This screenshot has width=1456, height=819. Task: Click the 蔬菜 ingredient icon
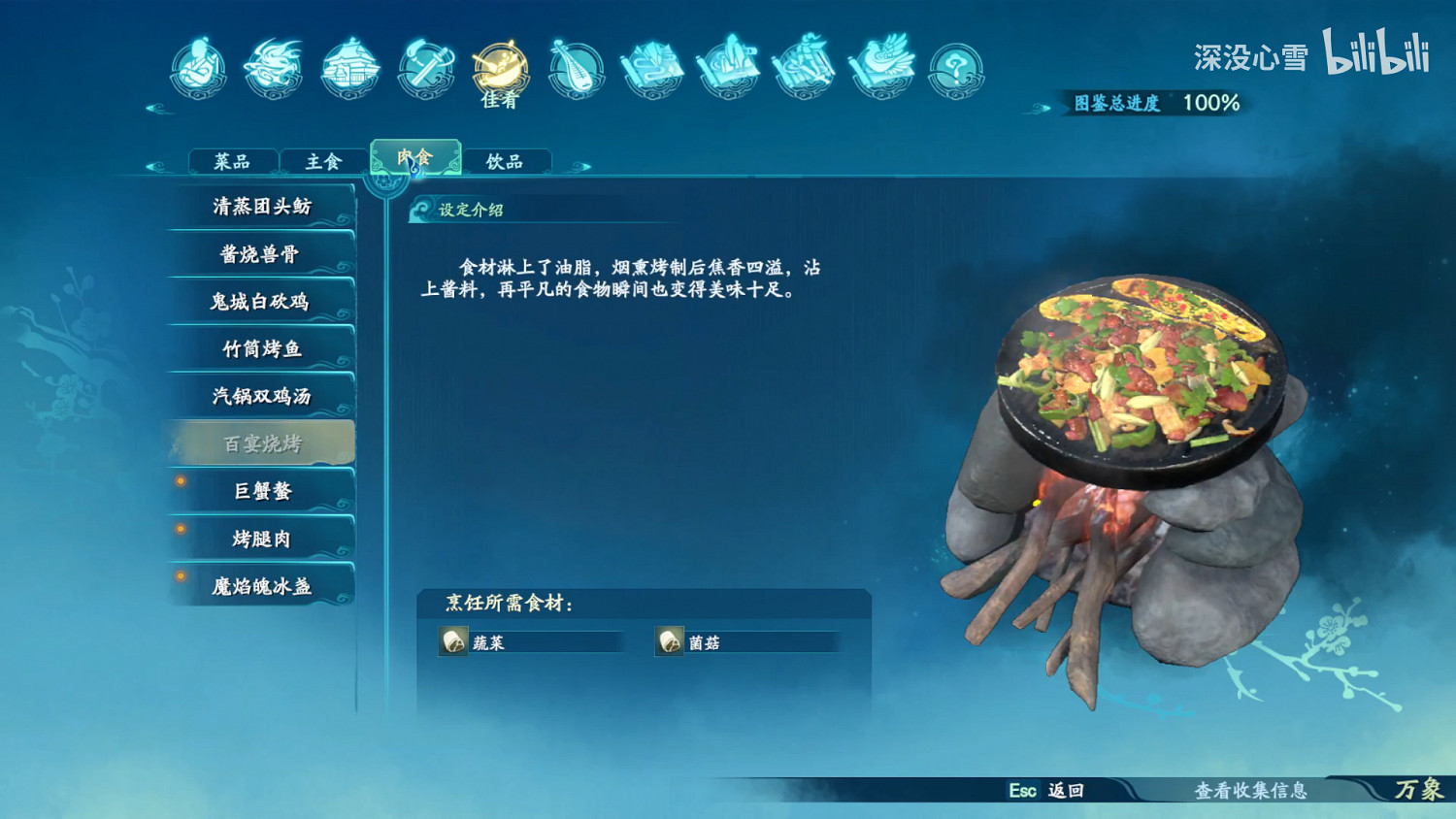click(453, 640)
